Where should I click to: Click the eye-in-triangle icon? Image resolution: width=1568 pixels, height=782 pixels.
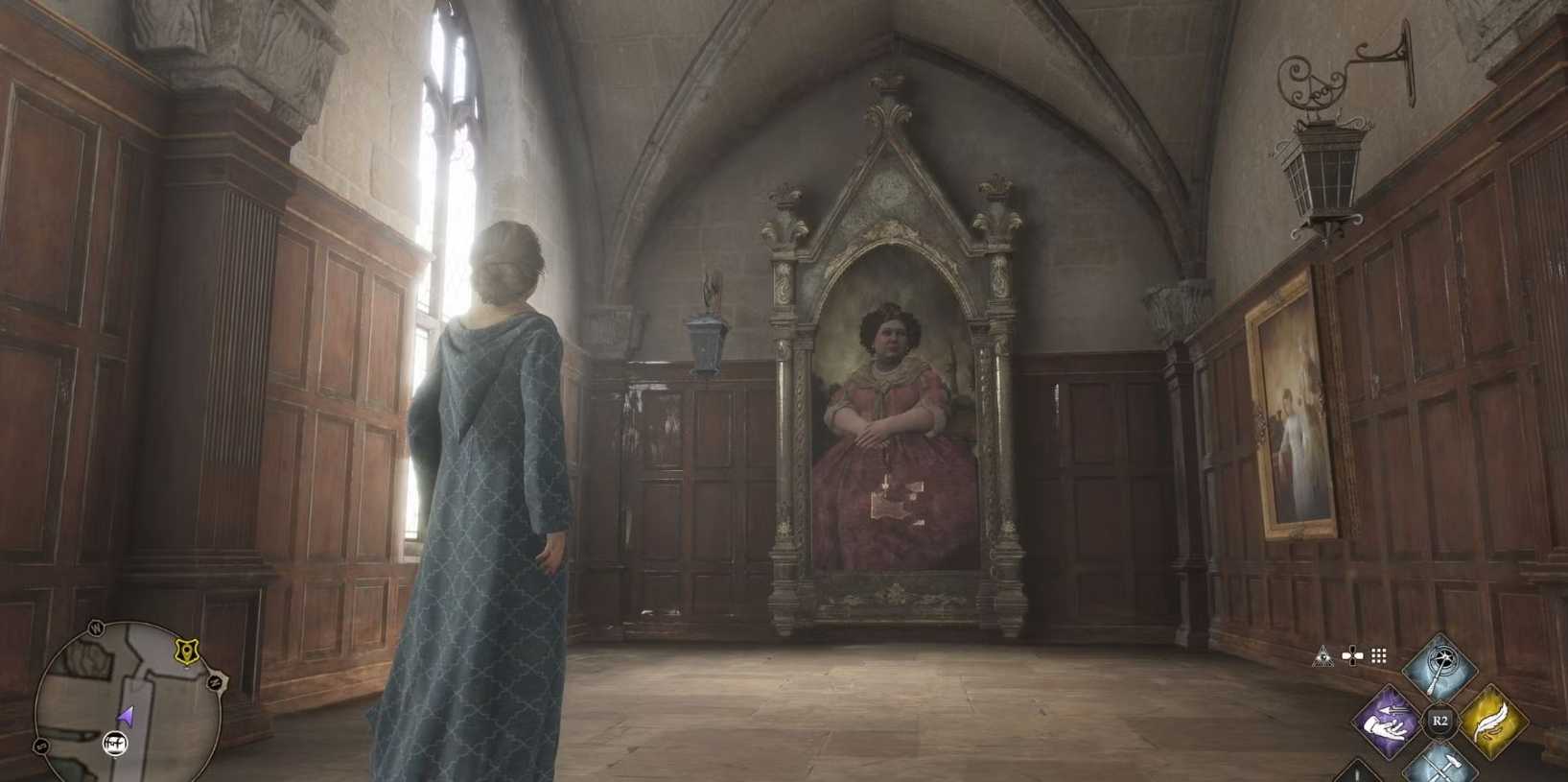click(1323, 656)
